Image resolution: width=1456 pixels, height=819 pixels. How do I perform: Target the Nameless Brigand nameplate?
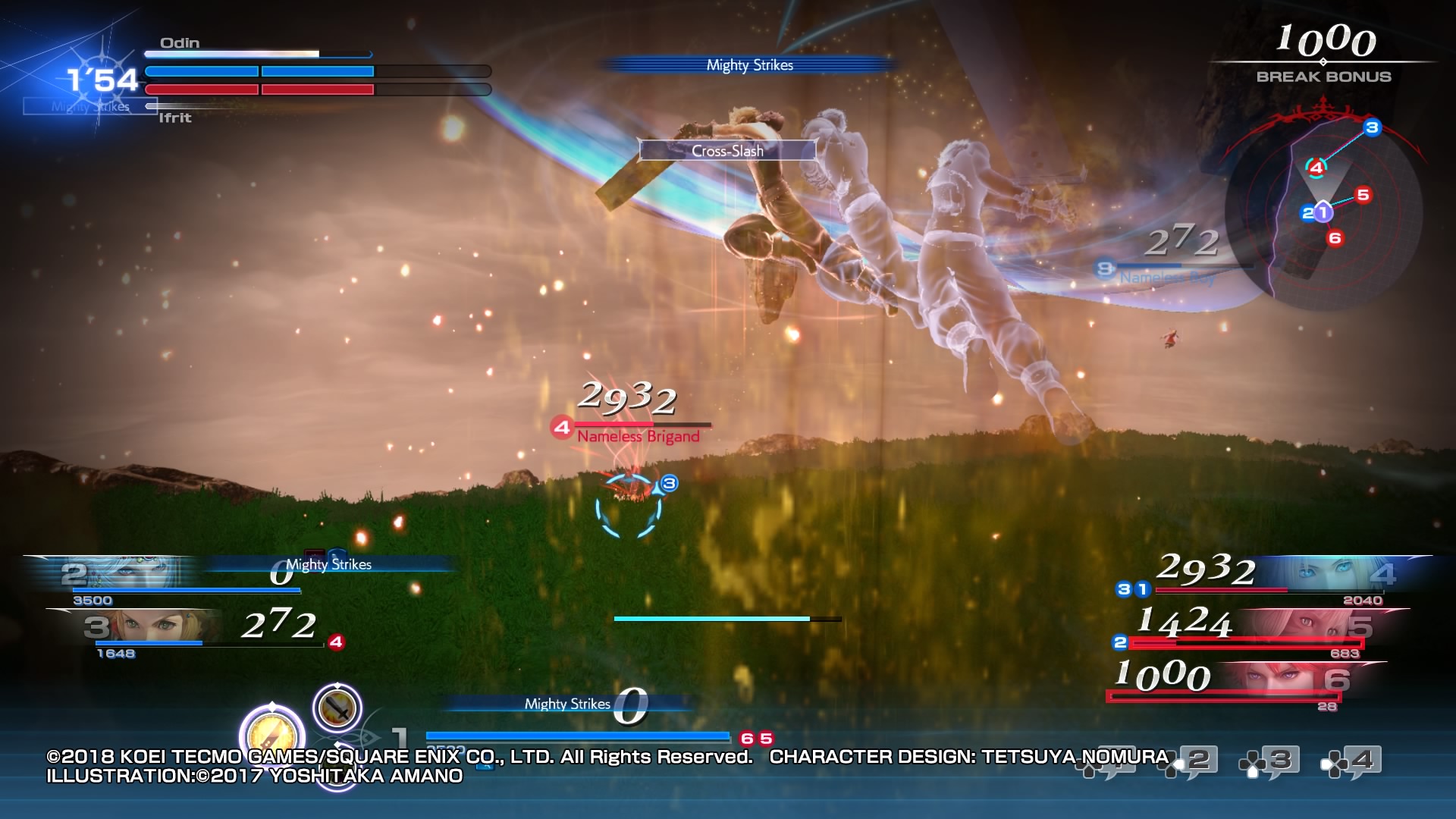coord(638,436)
